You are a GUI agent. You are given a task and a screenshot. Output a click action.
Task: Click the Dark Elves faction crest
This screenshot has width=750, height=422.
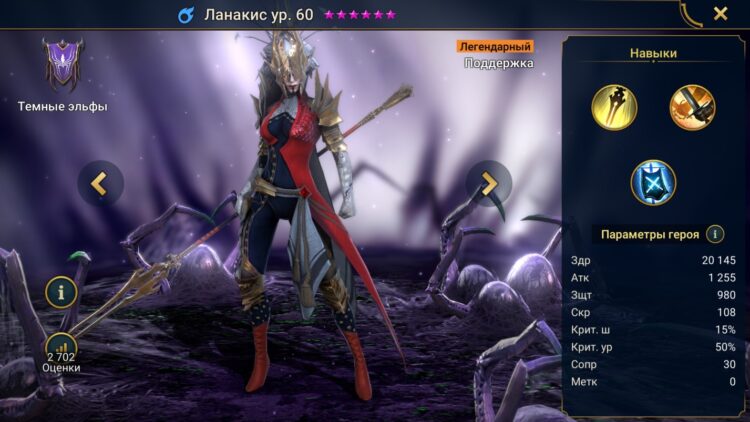pyautogui.click(x=62, y=66)
